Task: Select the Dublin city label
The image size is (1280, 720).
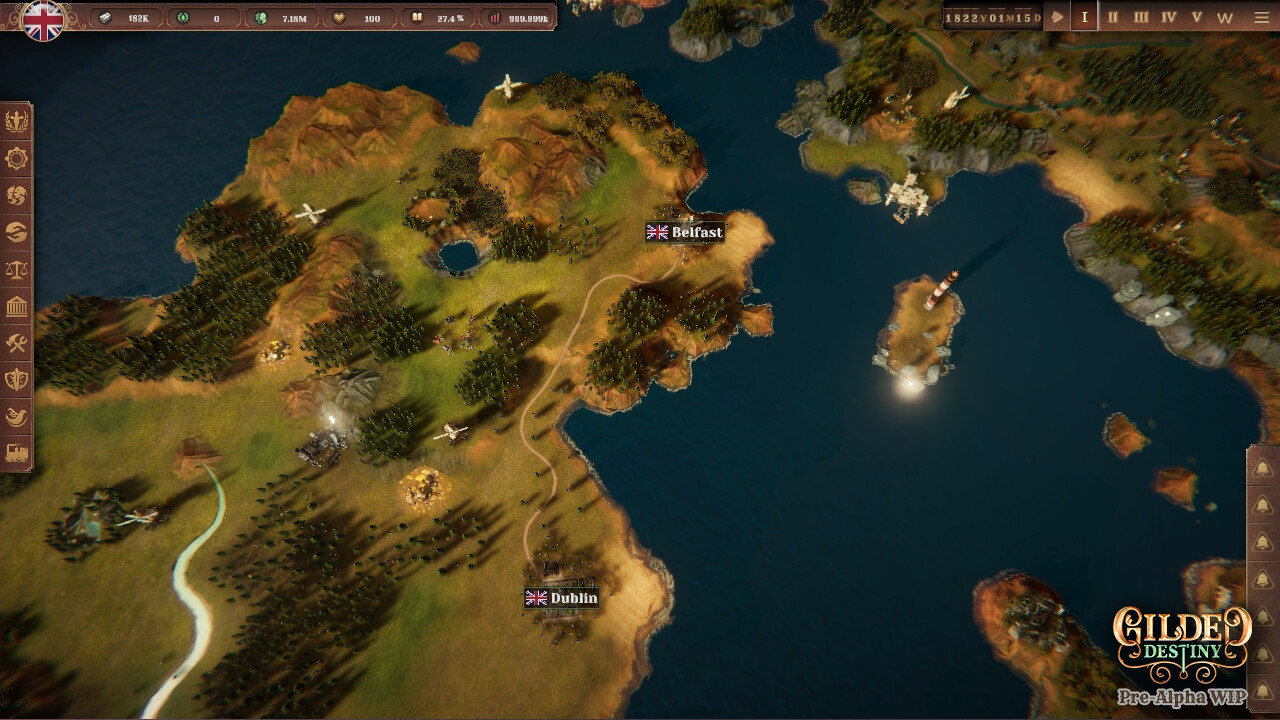Action: 562,600
